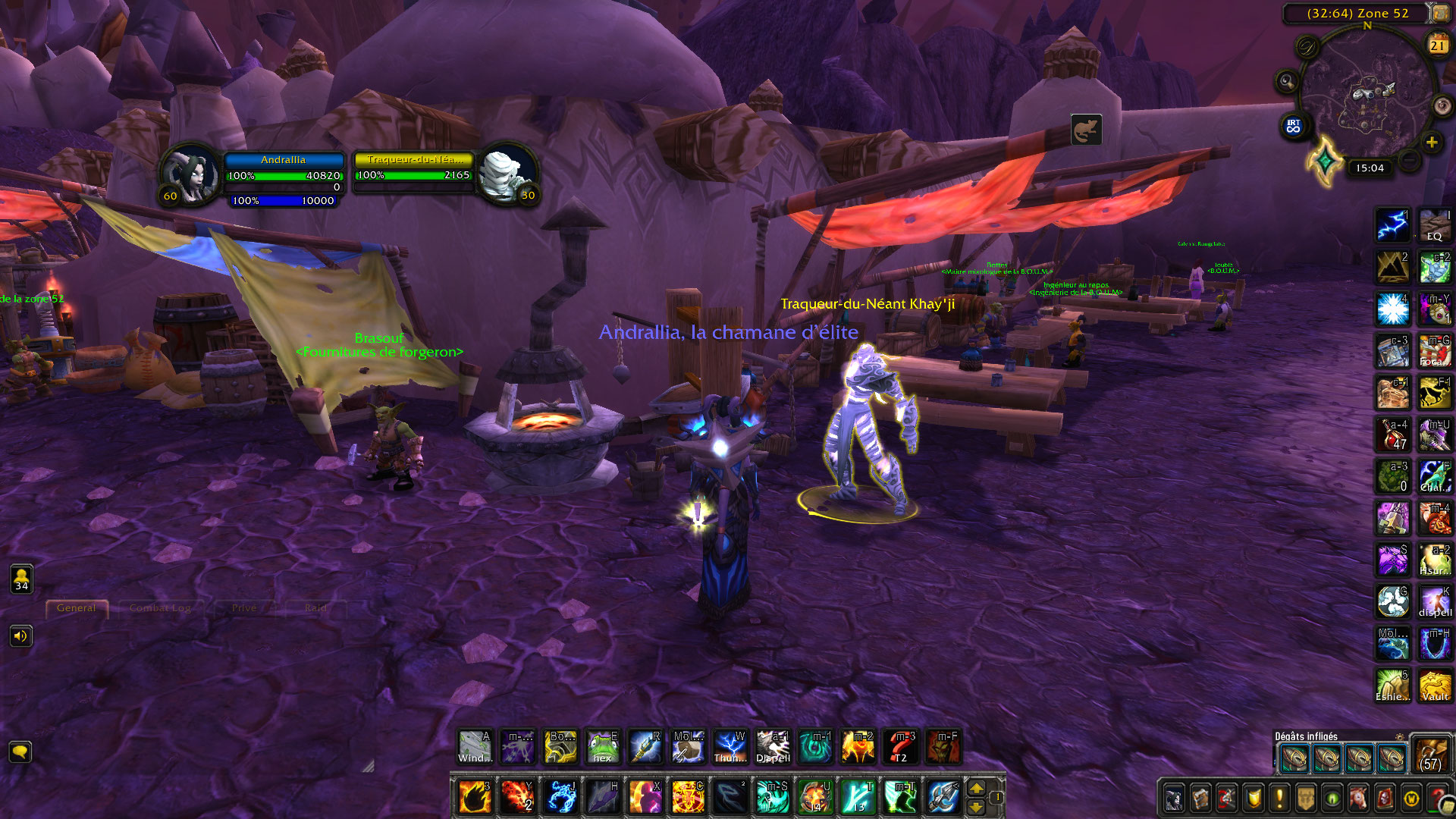
Task: Cast Thunderstorm from the action bar
Action: [730, 747]
